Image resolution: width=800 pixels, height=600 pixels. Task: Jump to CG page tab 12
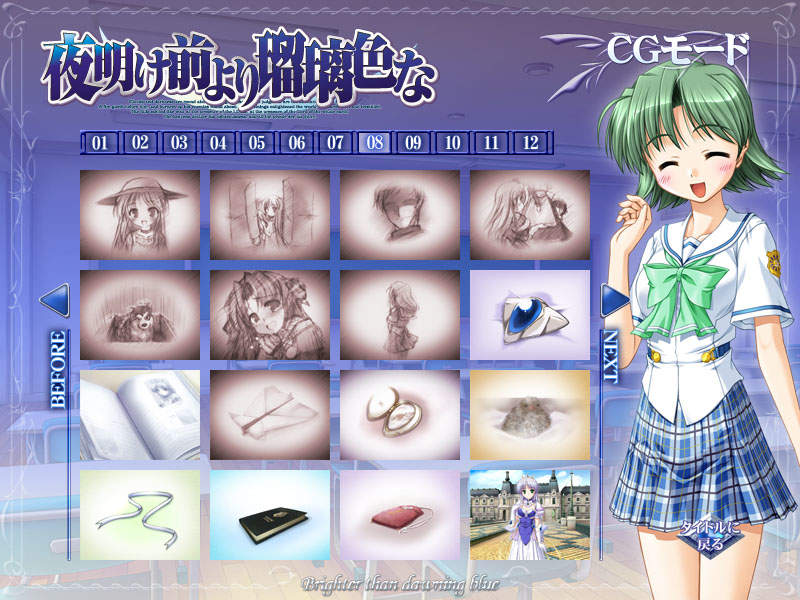530,143
